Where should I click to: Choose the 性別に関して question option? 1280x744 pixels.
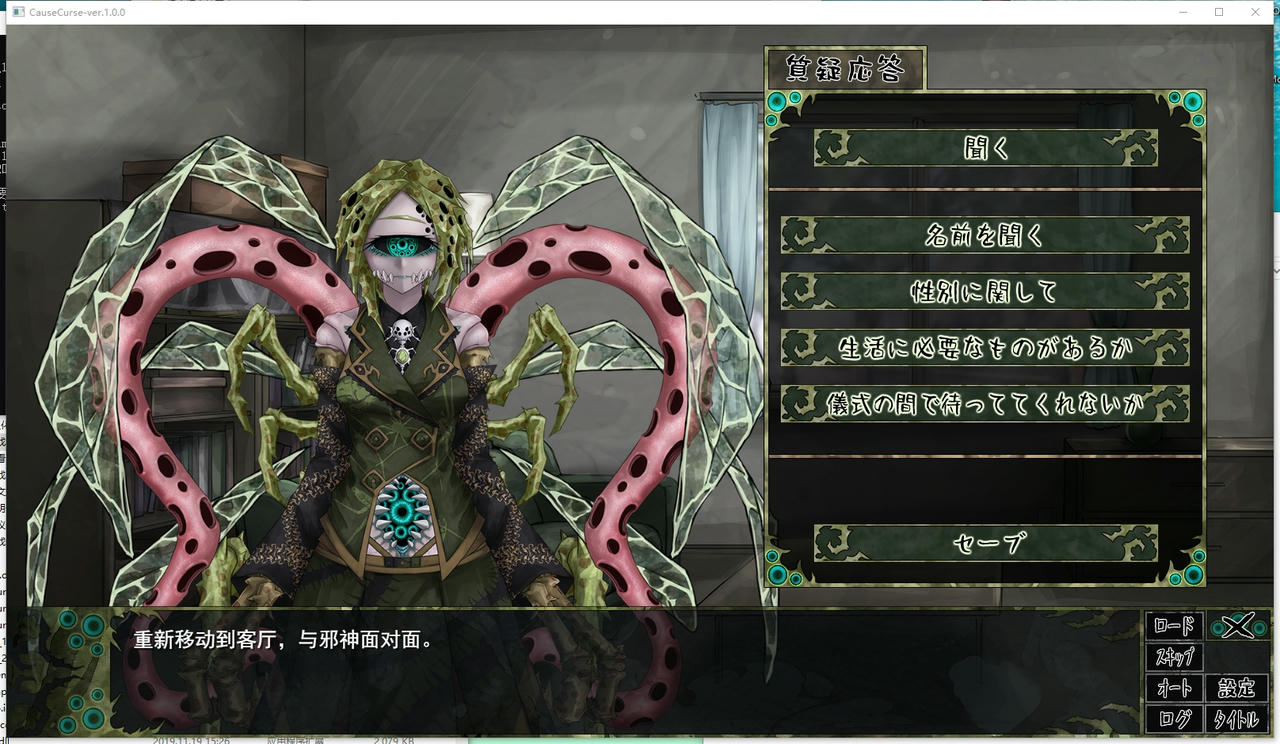985,290
